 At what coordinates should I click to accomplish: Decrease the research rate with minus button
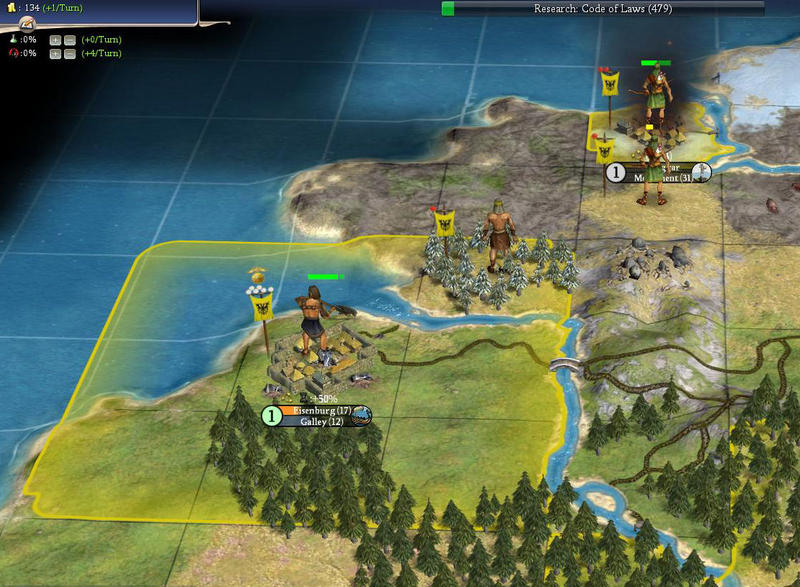click(x=69, y=40)
